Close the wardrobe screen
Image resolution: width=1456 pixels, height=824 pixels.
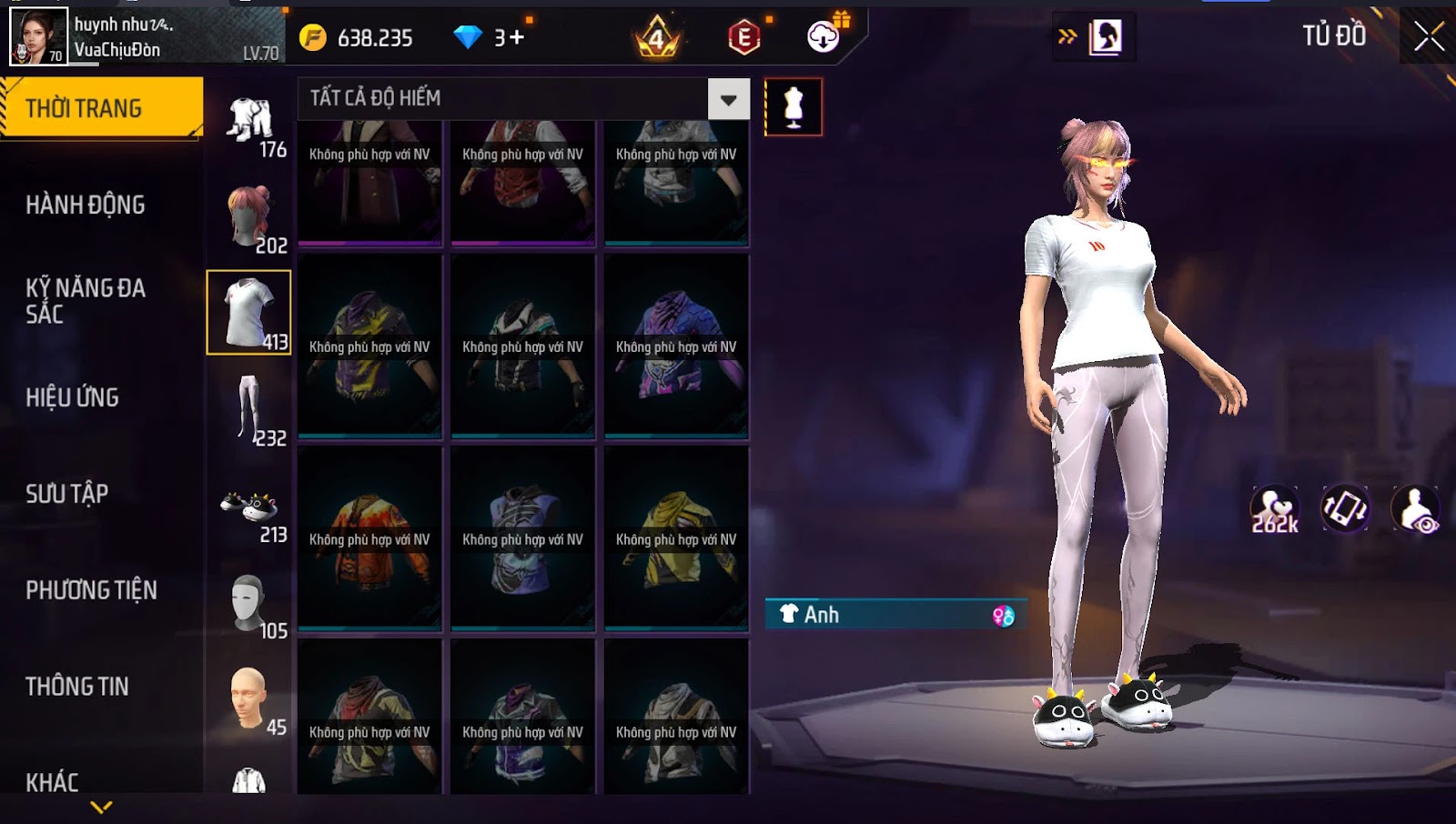click(1429, 37)
